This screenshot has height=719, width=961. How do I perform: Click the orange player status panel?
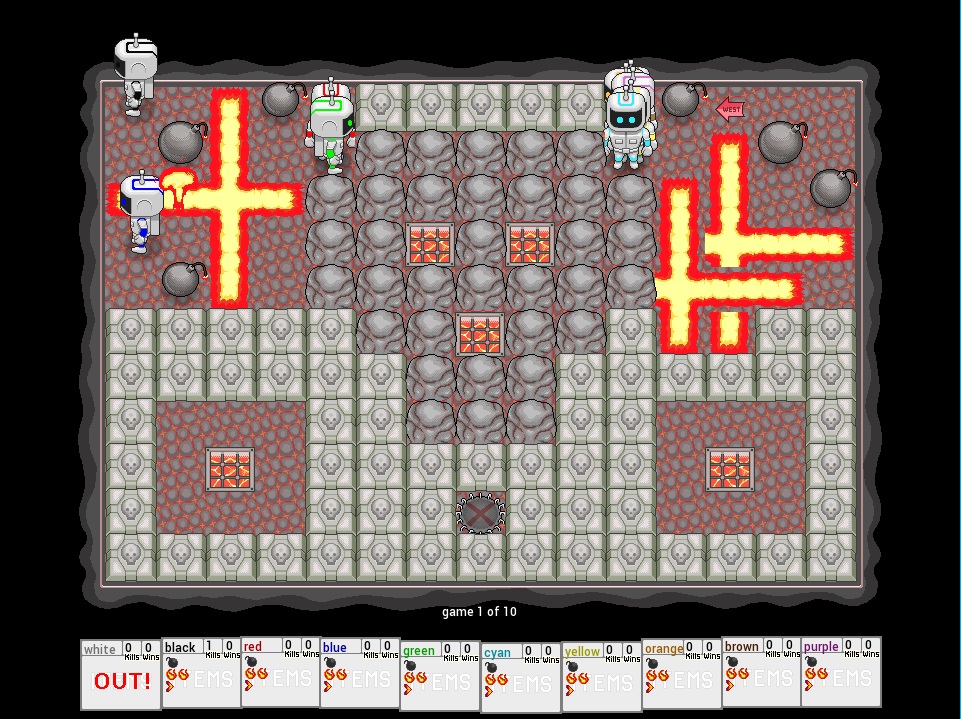click(681, 674)
